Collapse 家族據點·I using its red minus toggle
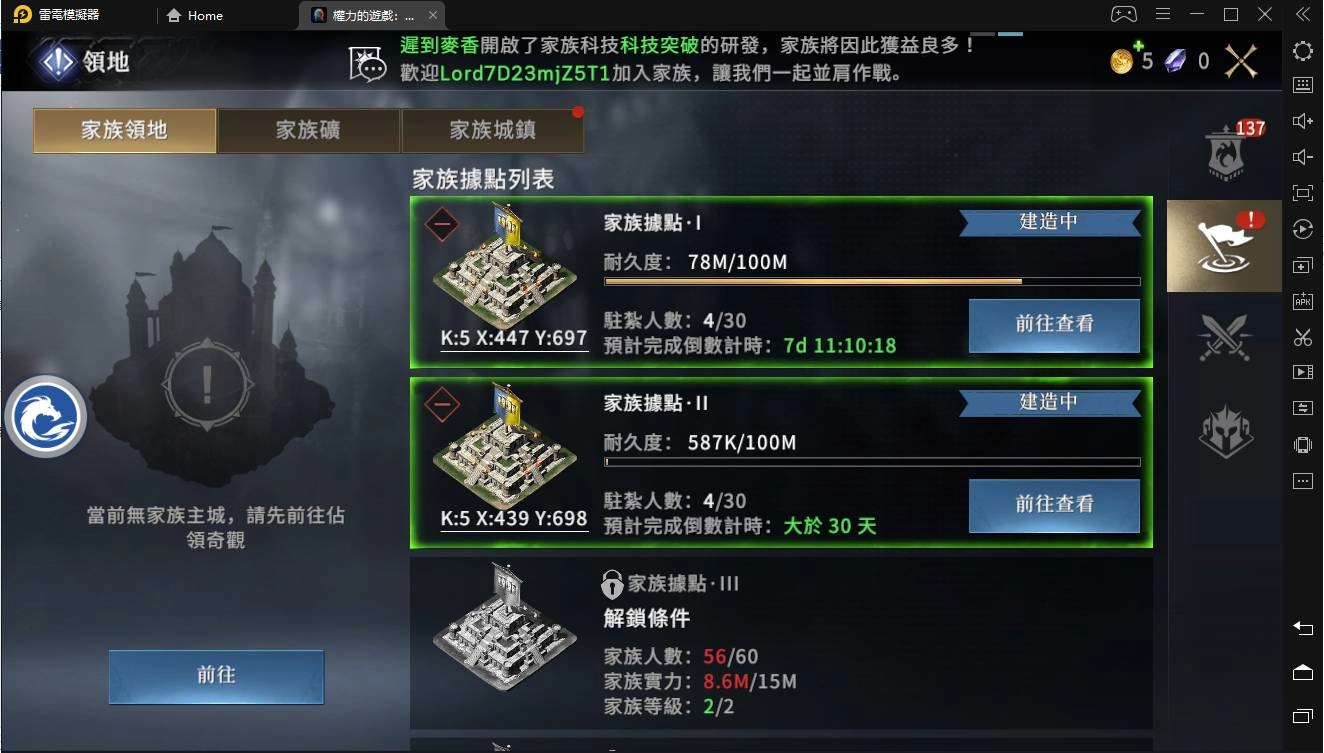Image resolution: width=1324 pixels, height=753 pixels. pyautogui.click(x=441, y=225)
